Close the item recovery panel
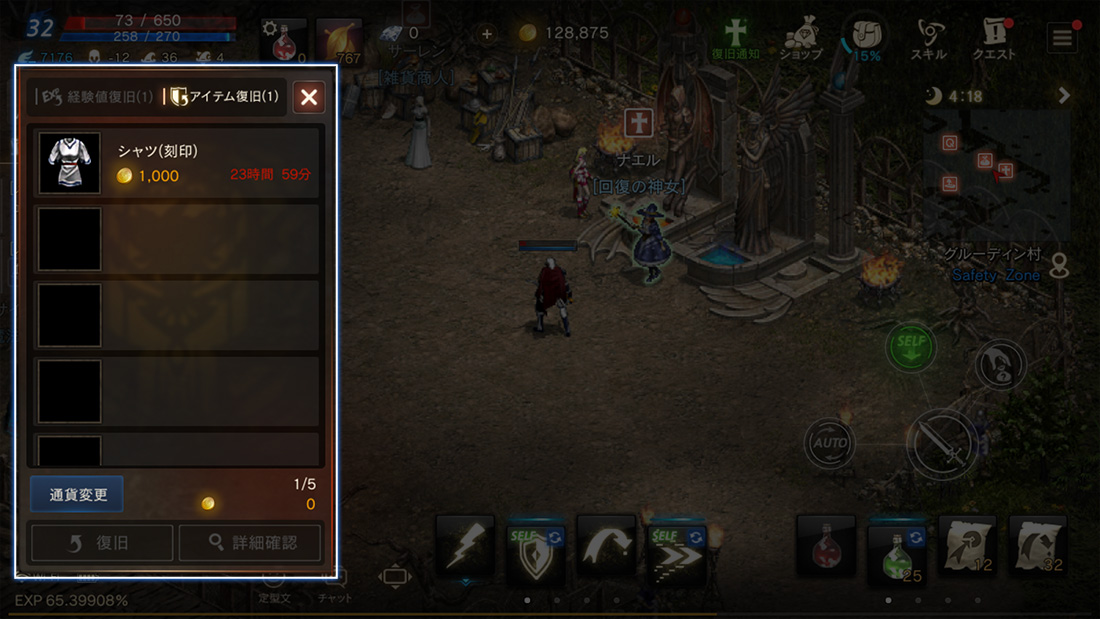This screenshot has height=619, width=1100. (x=309, y=97)
